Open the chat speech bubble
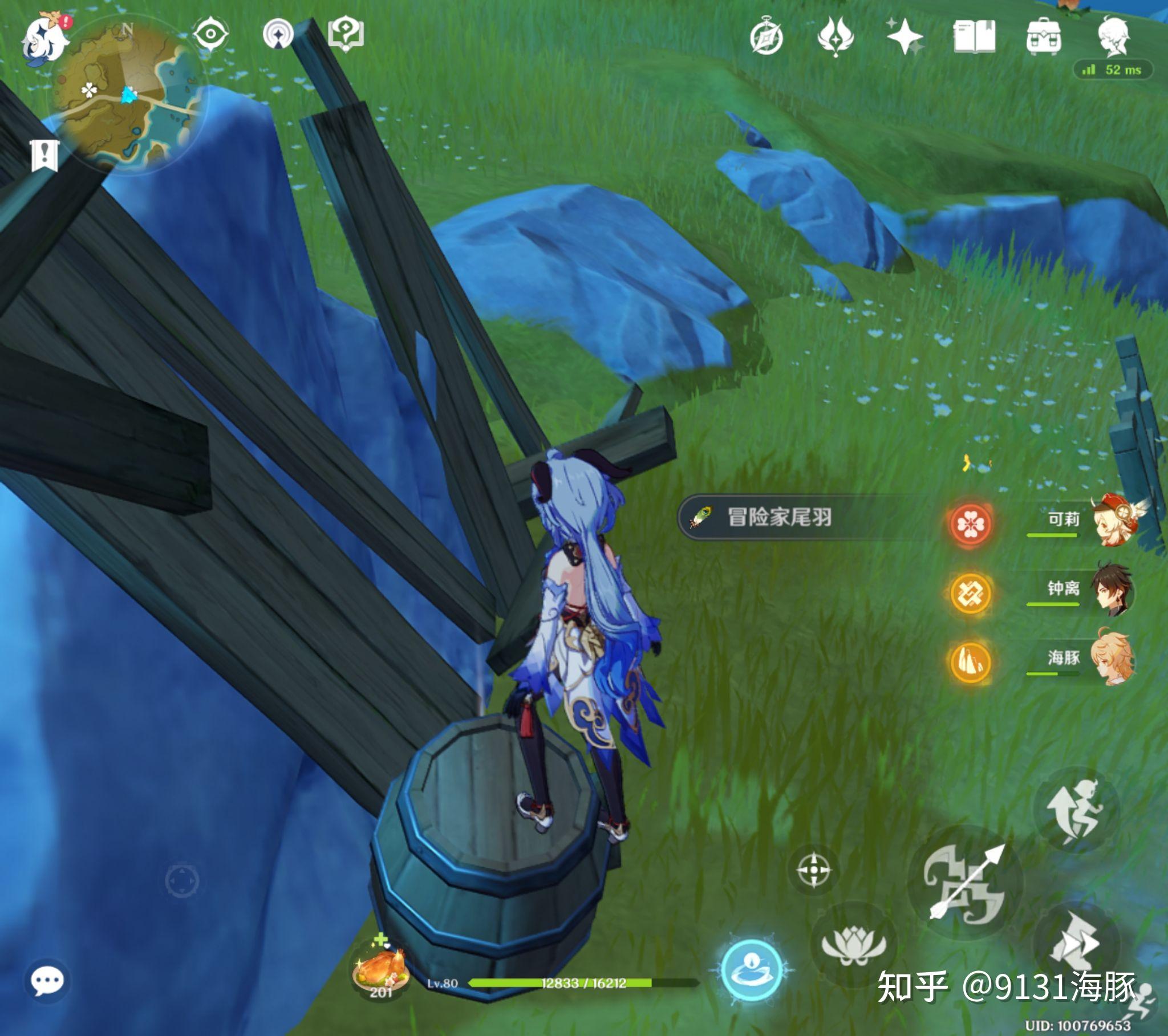 [x=47, y=982]
